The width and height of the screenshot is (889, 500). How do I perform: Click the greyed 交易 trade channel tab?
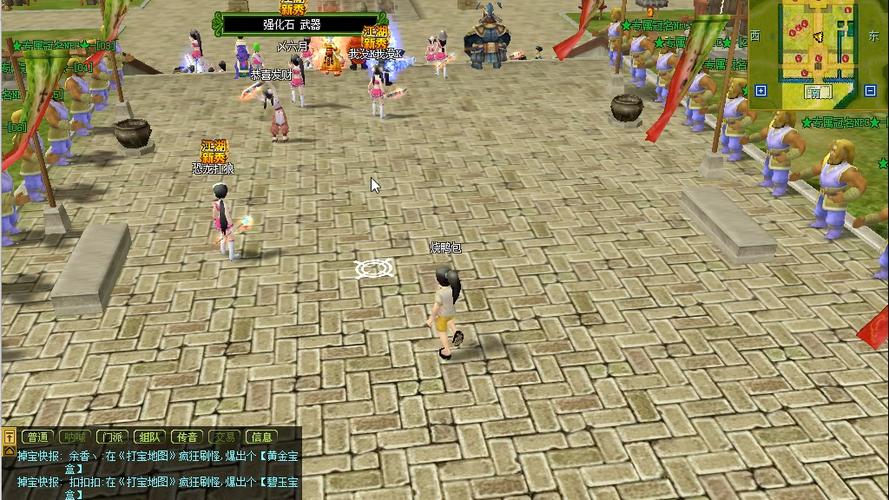pyautogui.click(x=224, y=437)
